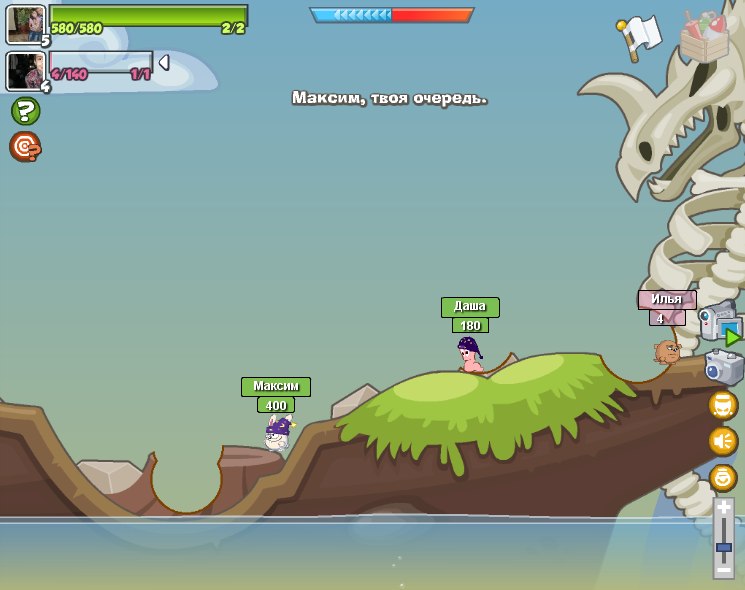The height and width of the screenshot is (590, 745).
Task: Wave the white surrender flag
Action: [x=640, y=36]
